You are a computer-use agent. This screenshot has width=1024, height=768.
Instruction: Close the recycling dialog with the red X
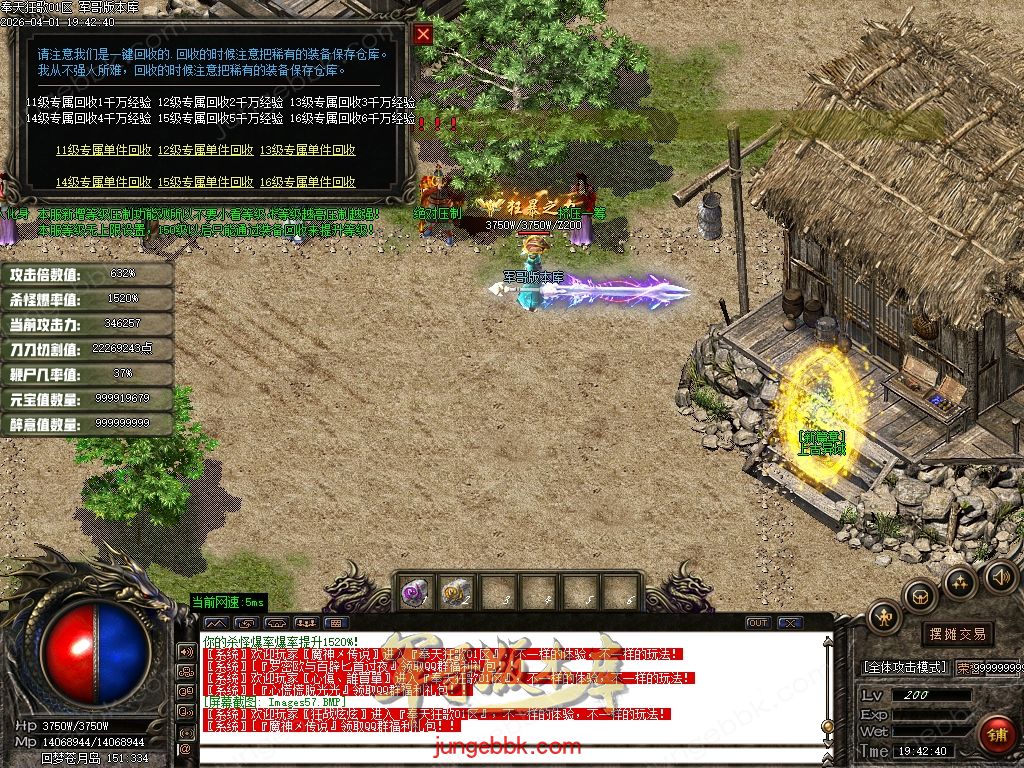coord(423,35)
